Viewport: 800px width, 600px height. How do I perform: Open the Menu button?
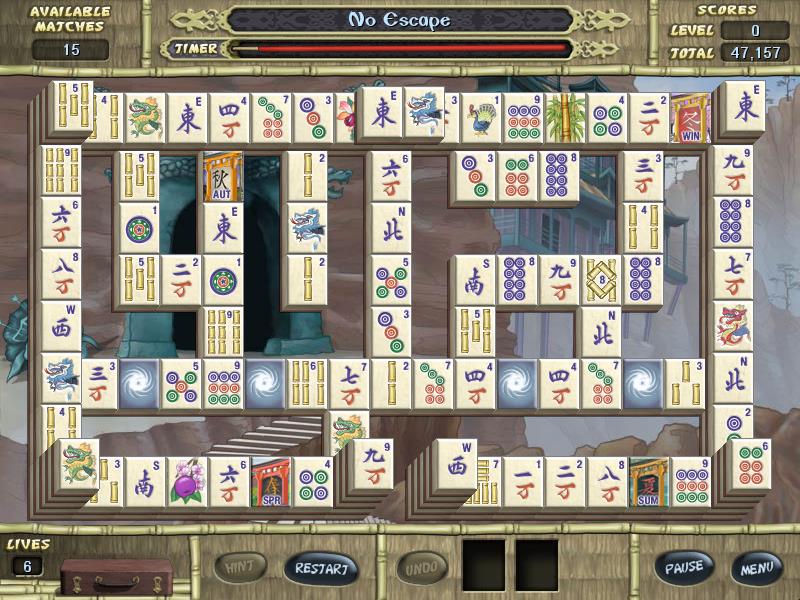point(756,568)
